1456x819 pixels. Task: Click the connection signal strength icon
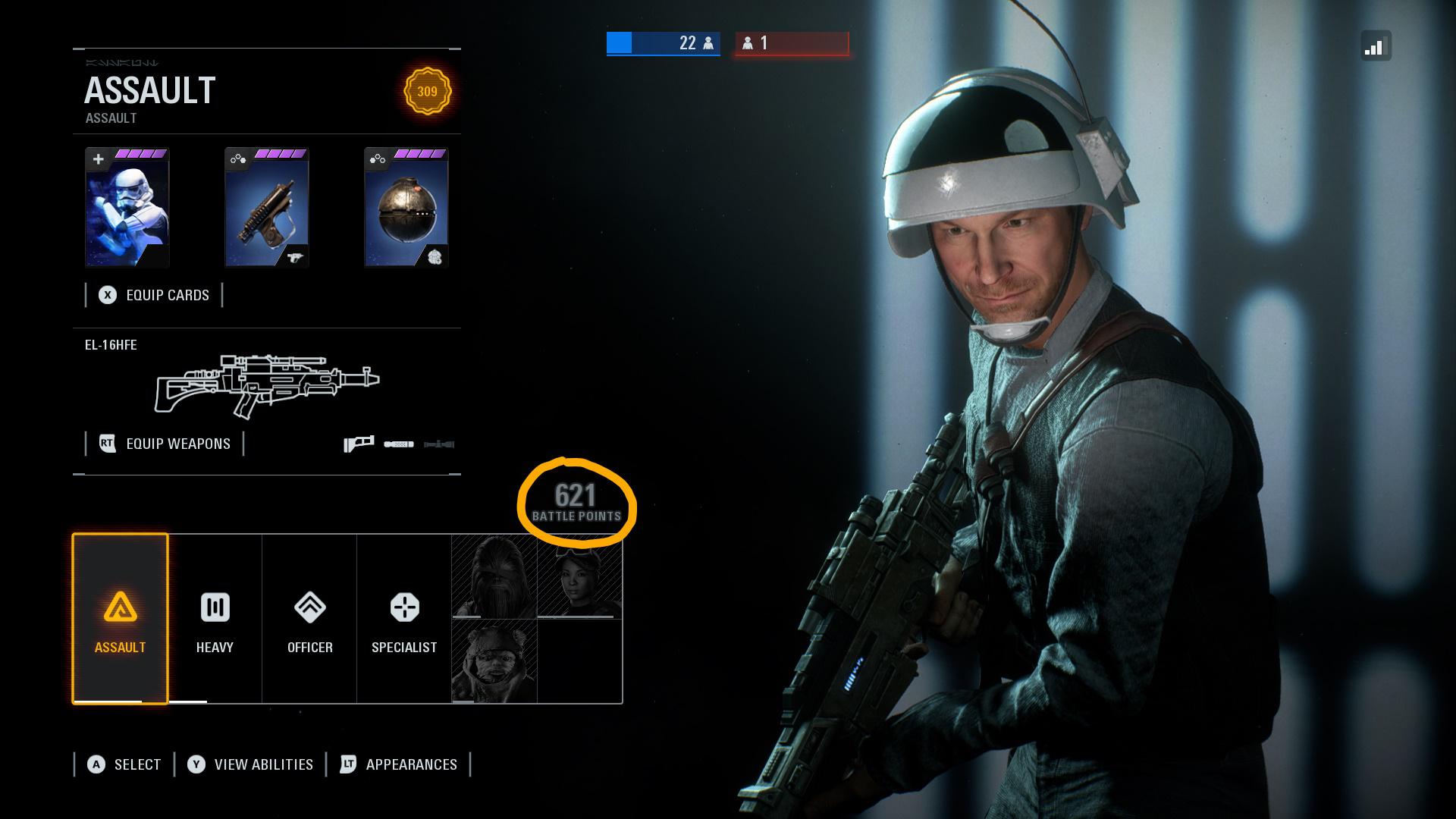(1375, 47)
